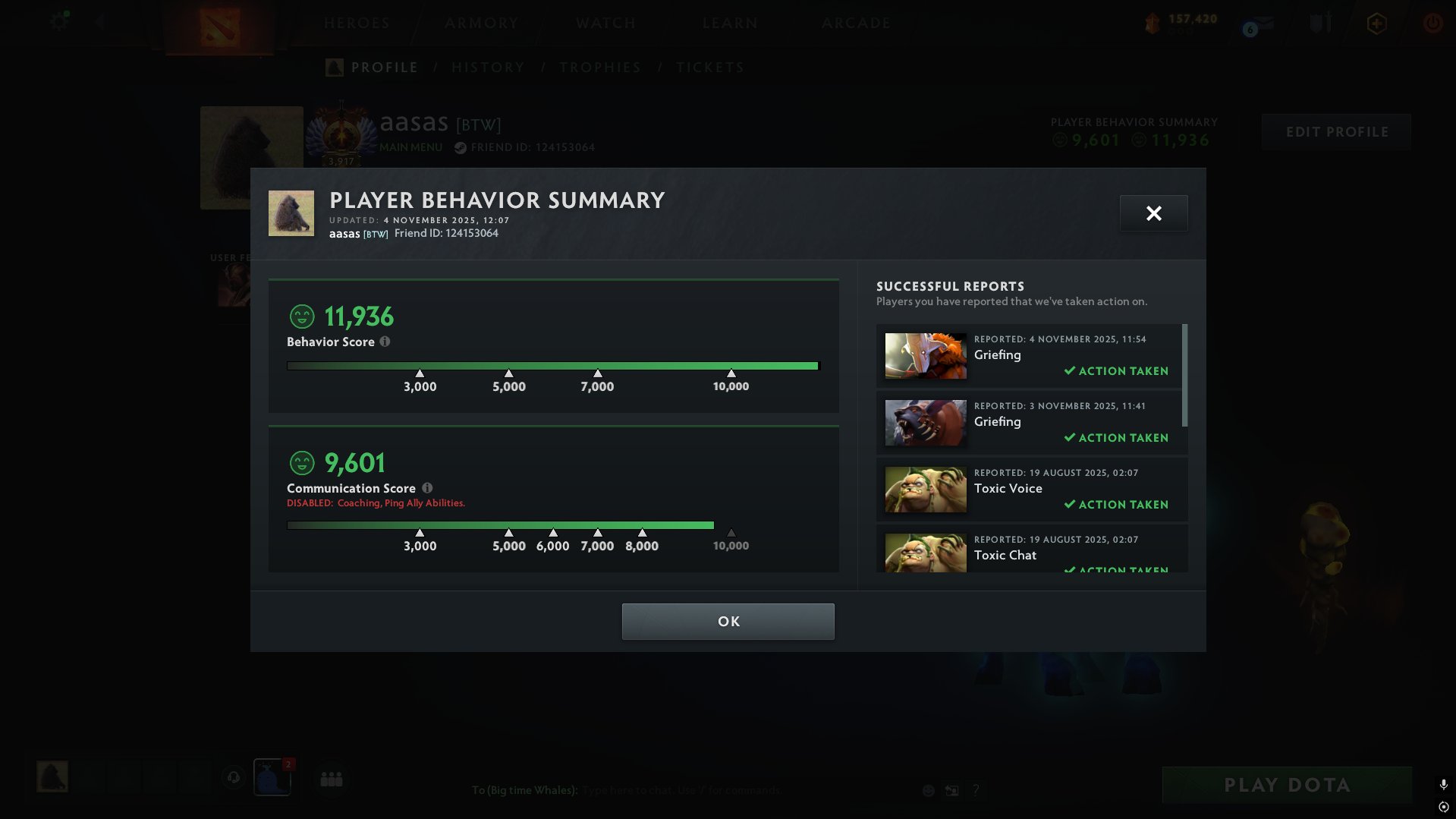Open the Big Time Whales guild avatar
1456x819 pixels.
point(272,776)
